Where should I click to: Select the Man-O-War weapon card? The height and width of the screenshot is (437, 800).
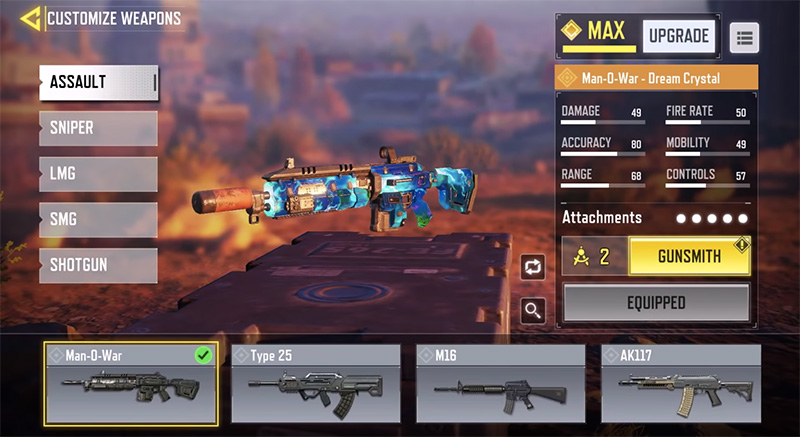tap(131, 384)
